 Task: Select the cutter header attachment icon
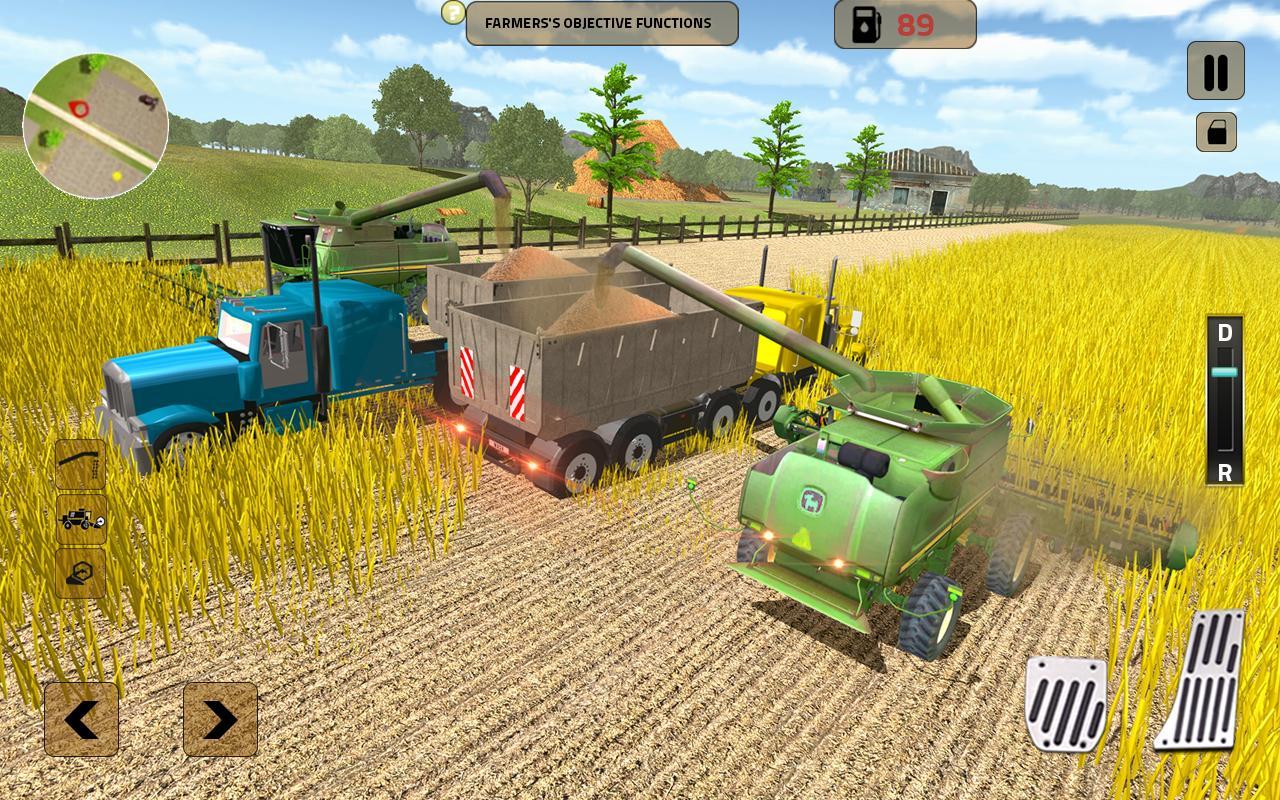tap(81, 573)
